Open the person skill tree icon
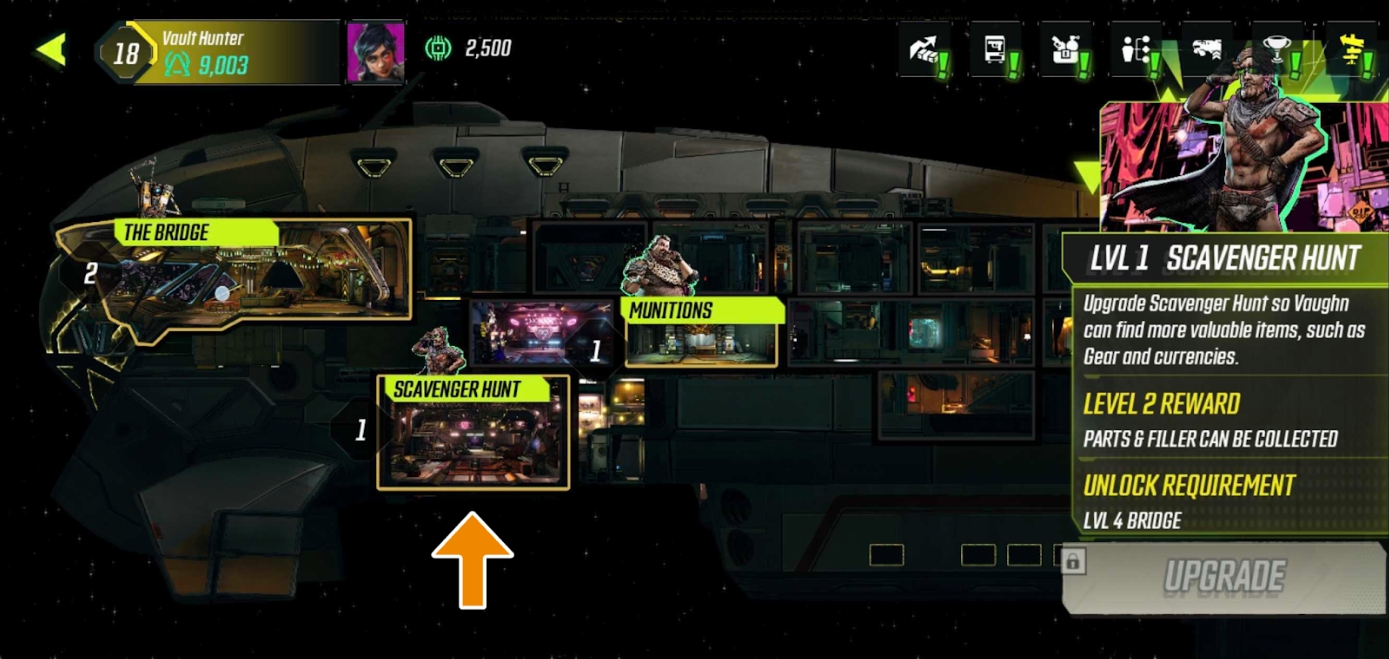1389x659 pixels. point(1137,50)
